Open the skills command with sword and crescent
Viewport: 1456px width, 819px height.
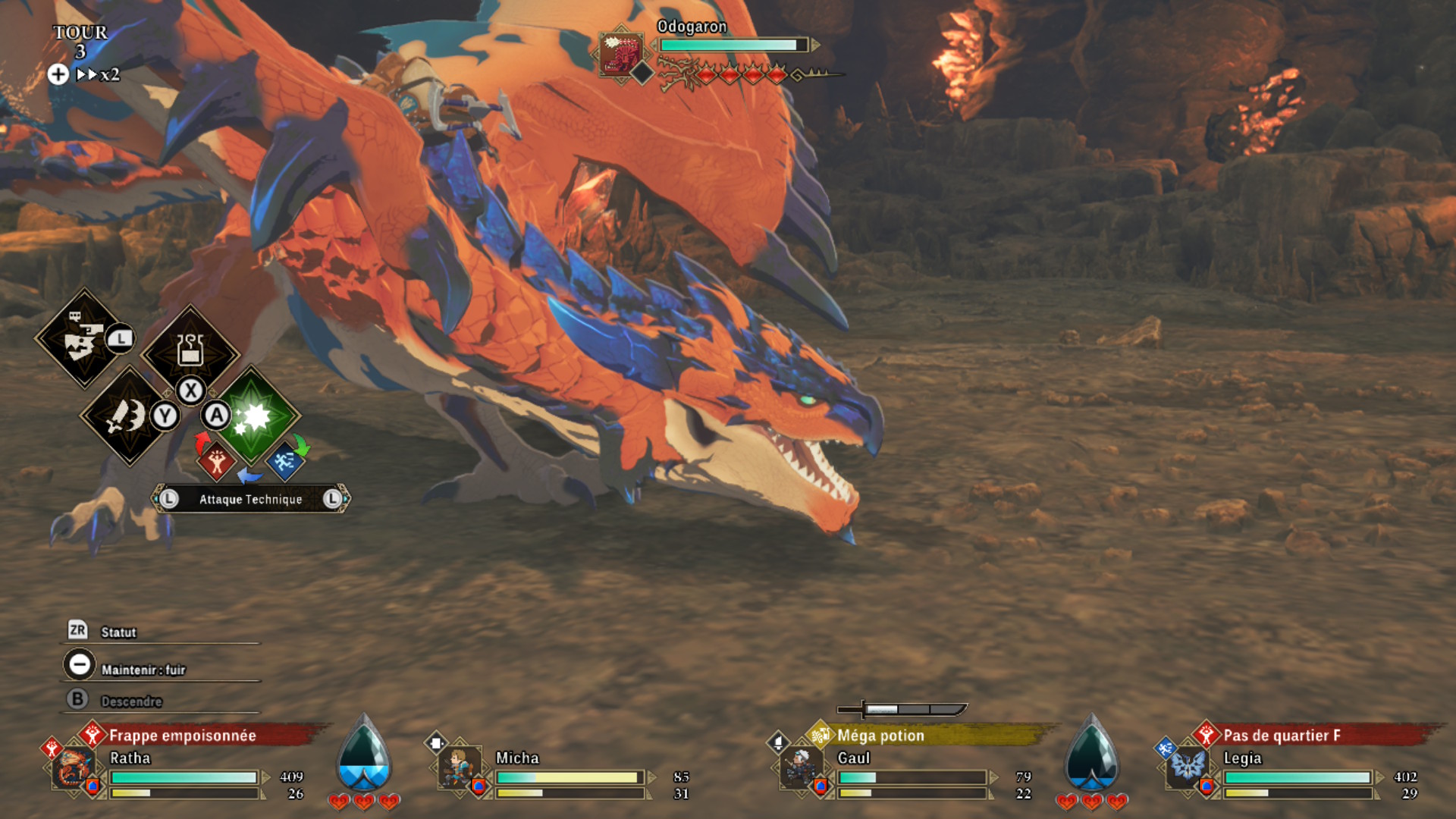point(127,416)
